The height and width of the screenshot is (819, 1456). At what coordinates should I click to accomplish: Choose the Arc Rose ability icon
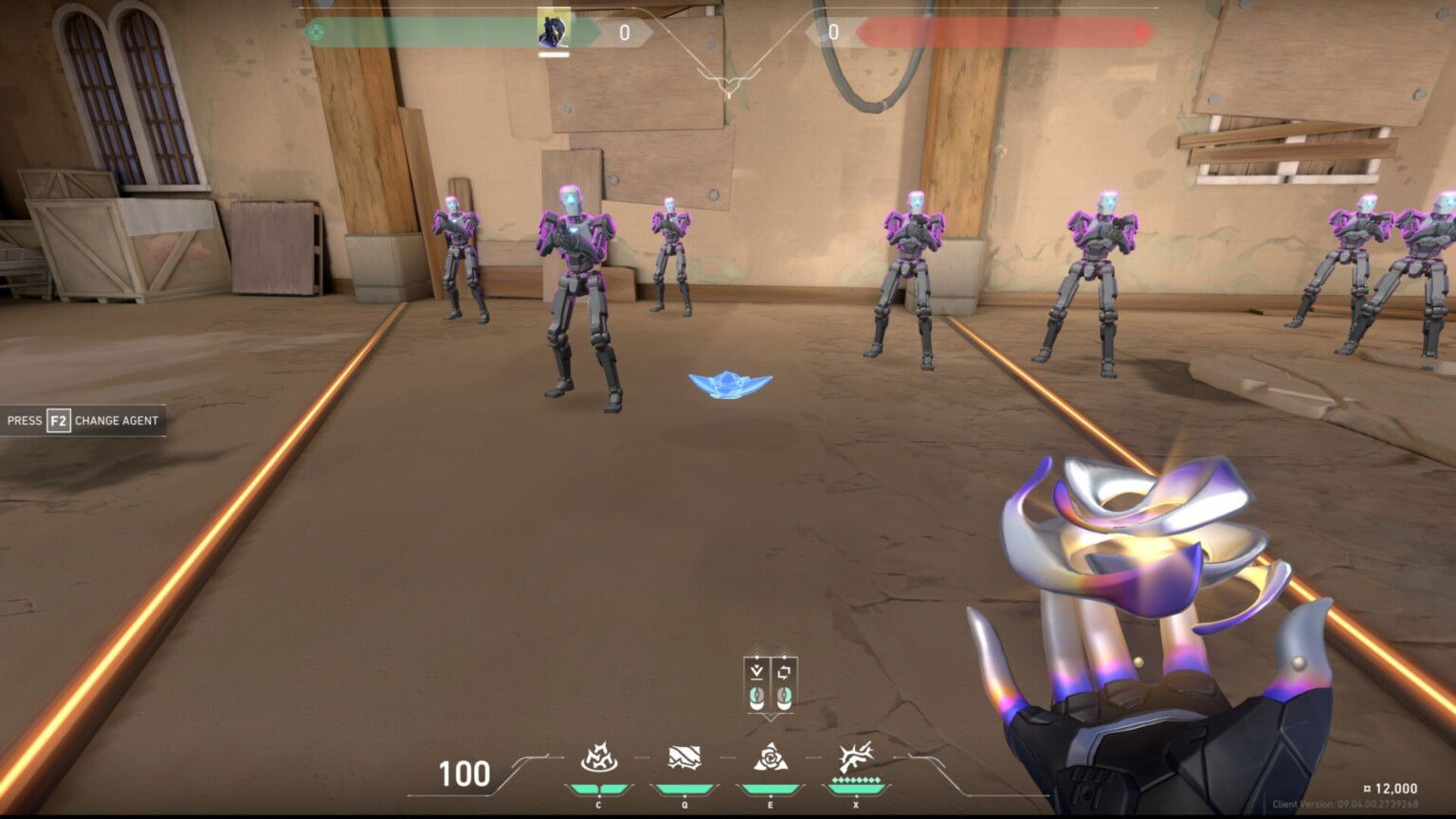tap(770, 758)
